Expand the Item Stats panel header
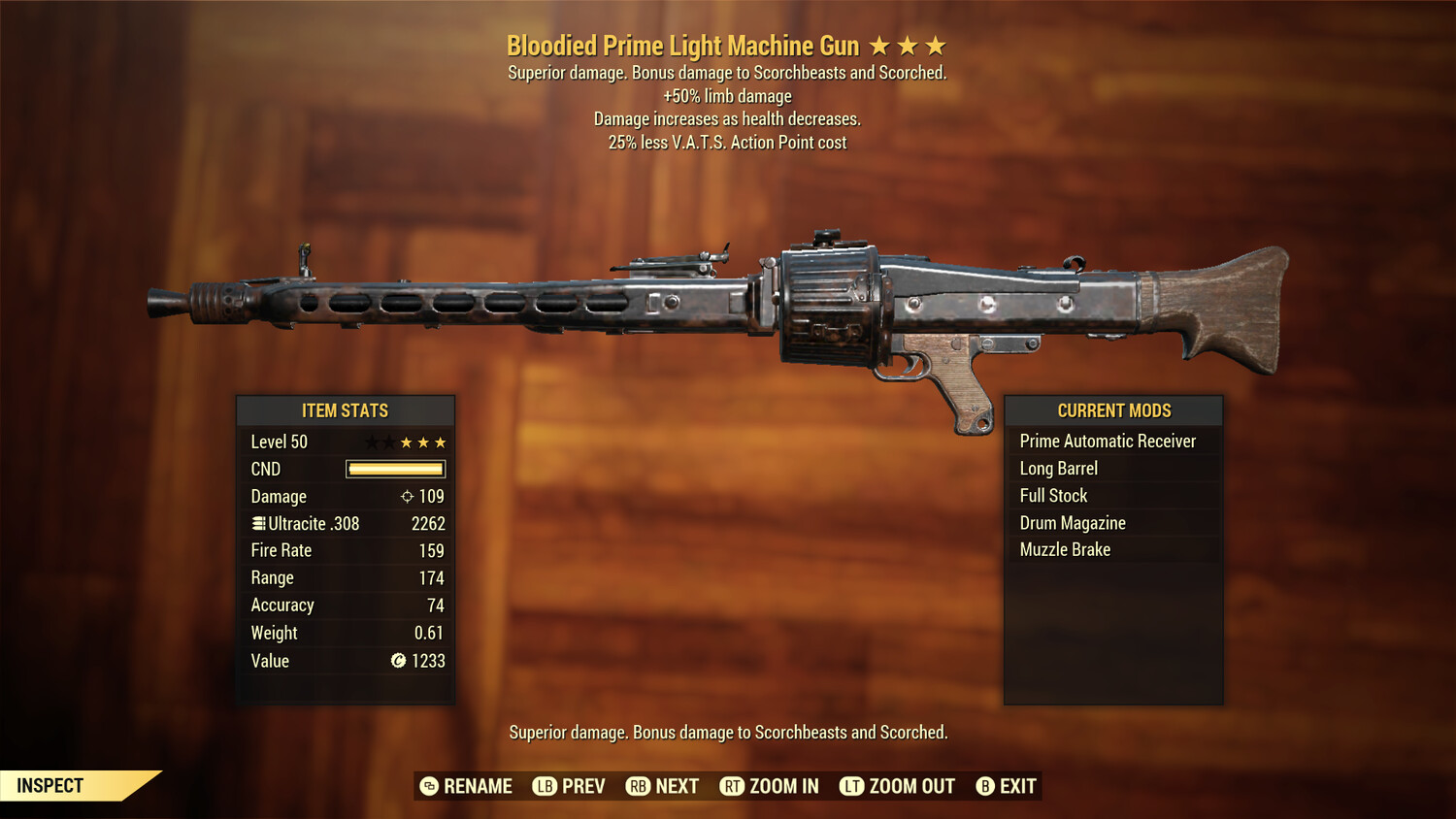This screenshot has height=819, width=1456. pyautogui.click(x=346, y=410)
